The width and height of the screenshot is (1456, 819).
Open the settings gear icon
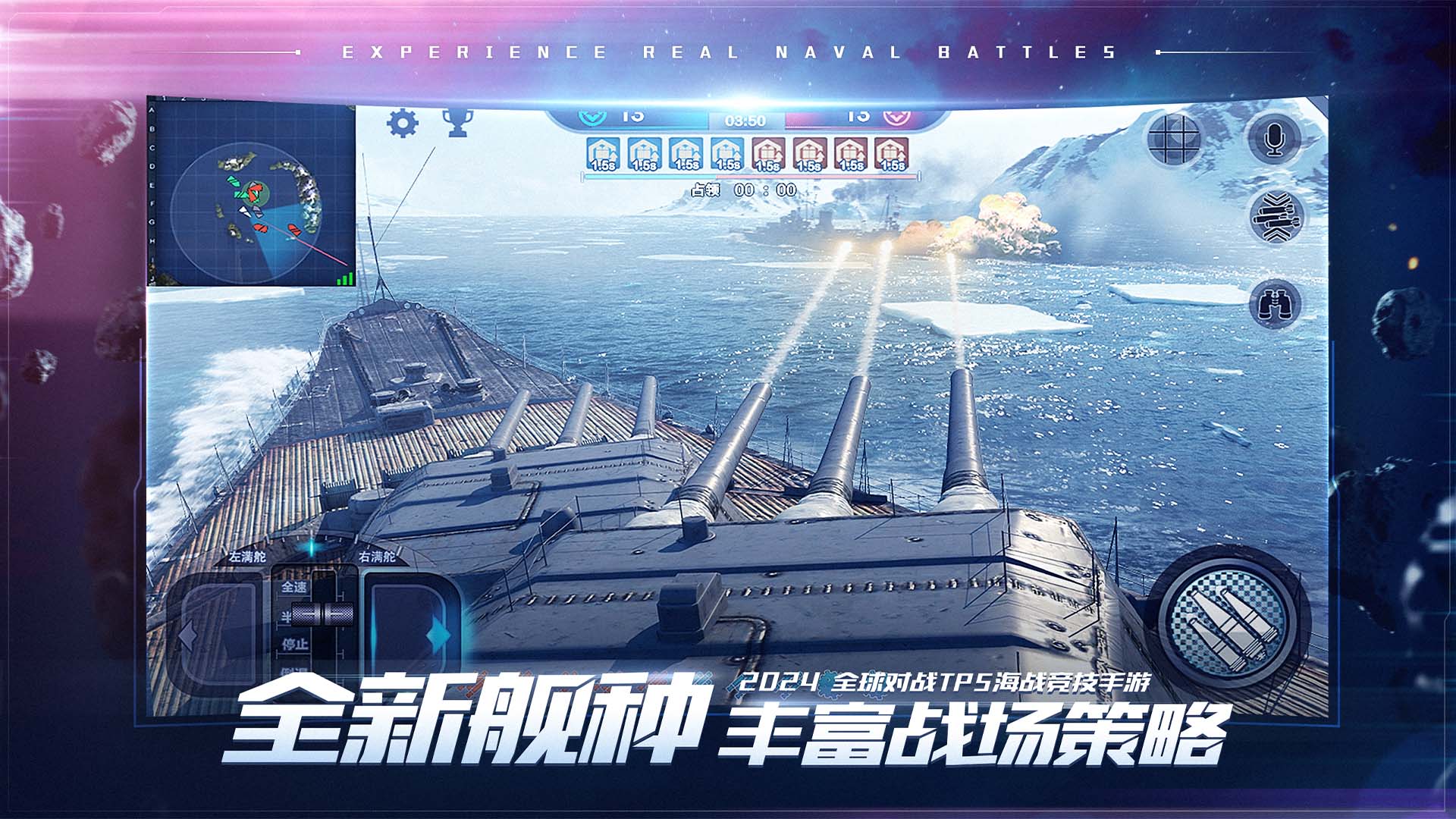pyautogui.click(x=403, y=121)
